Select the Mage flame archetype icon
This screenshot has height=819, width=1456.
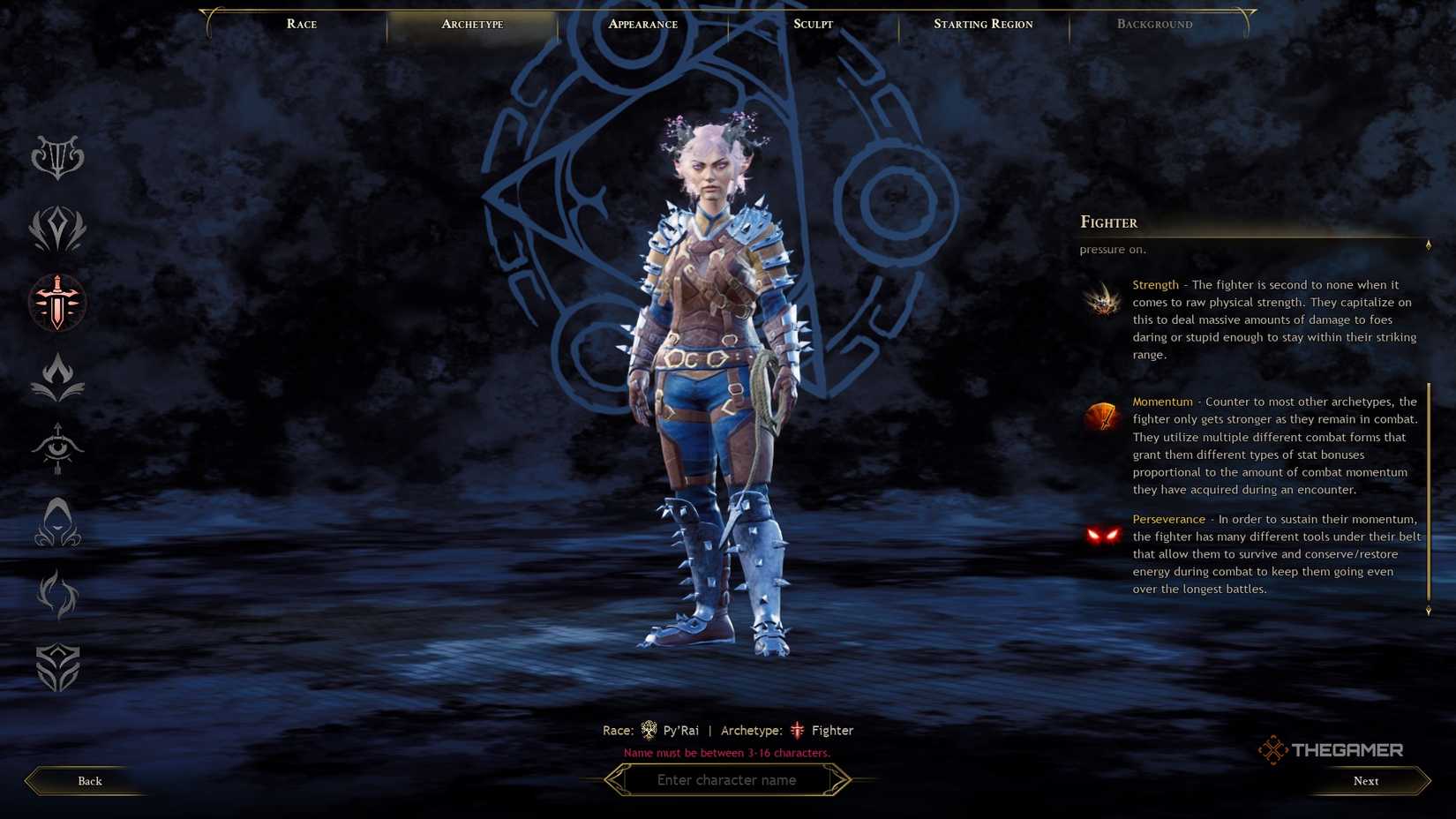(56, 376)
